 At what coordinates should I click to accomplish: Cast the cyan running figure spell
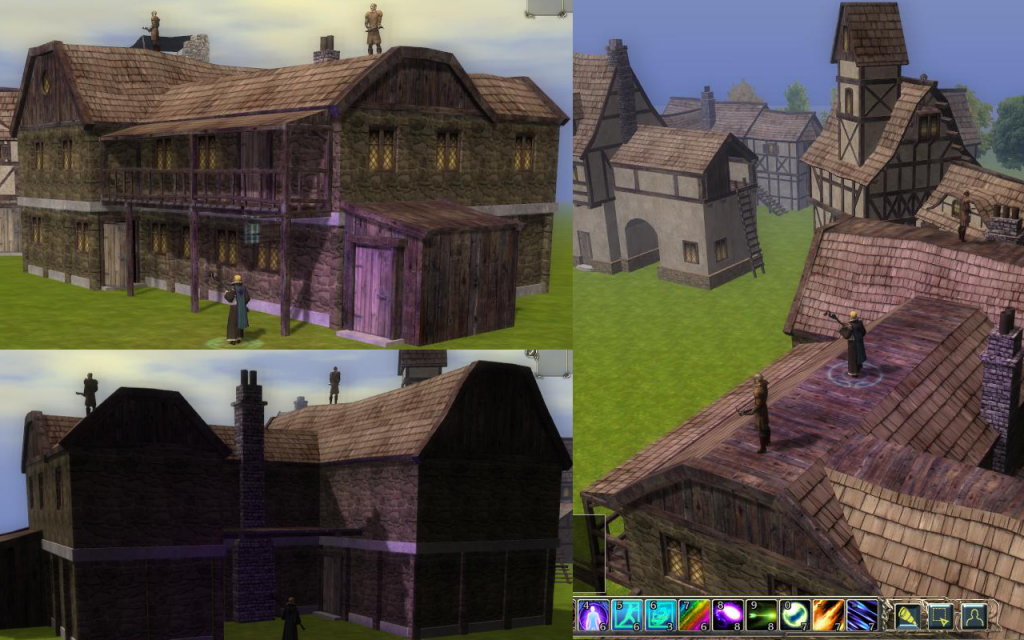click(626, 615)
